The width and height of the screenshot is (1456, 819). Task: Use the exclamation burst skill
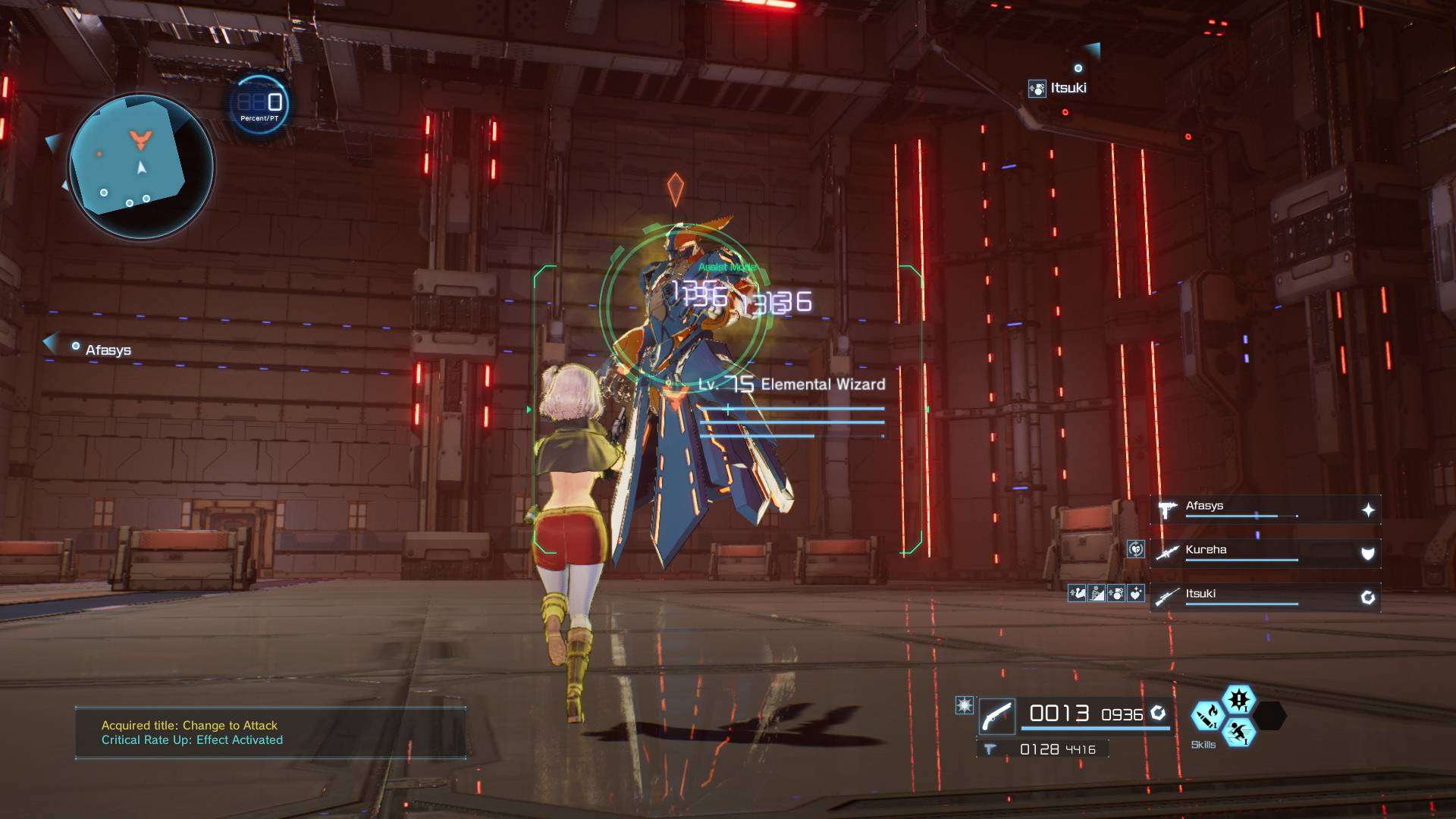pyautogui.click(x=1238, y=699)
